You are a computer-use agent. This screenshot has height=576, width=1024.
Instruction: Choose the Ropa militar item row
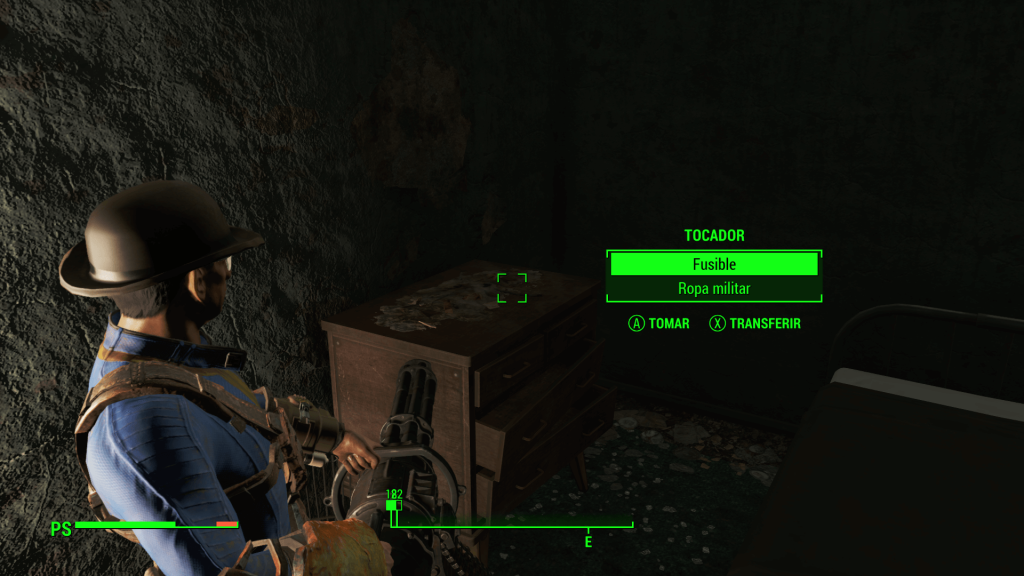[x=714, y=289]
